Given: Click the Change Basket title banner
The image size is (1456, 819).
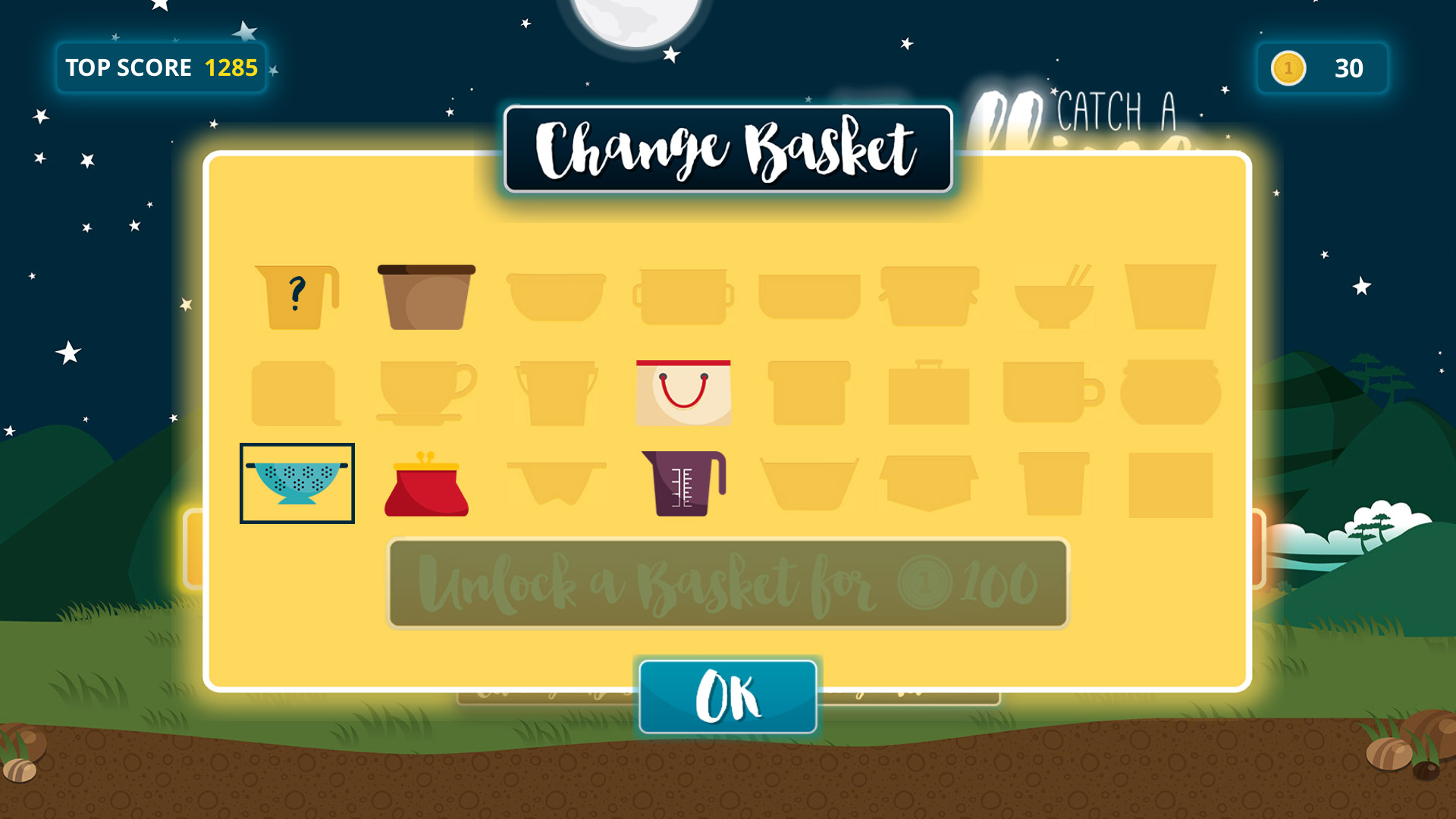Looking at the screenshot, I should (x=726, y=148).
